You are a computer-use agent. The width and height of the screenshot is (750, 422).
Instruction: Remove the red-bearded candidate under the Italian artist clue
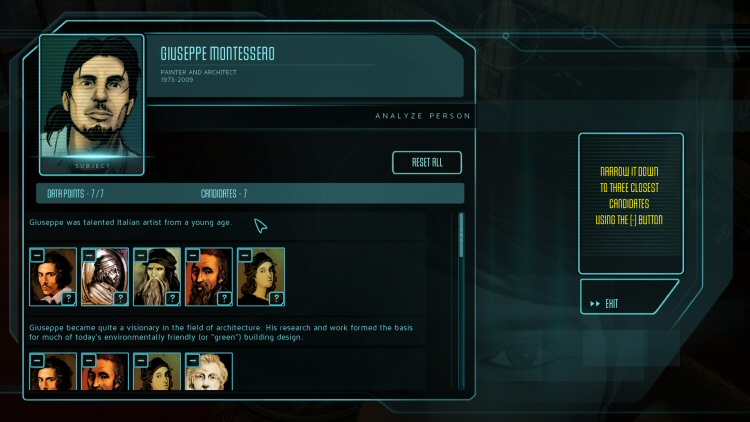pyautogui.click(x=192, y=255)
